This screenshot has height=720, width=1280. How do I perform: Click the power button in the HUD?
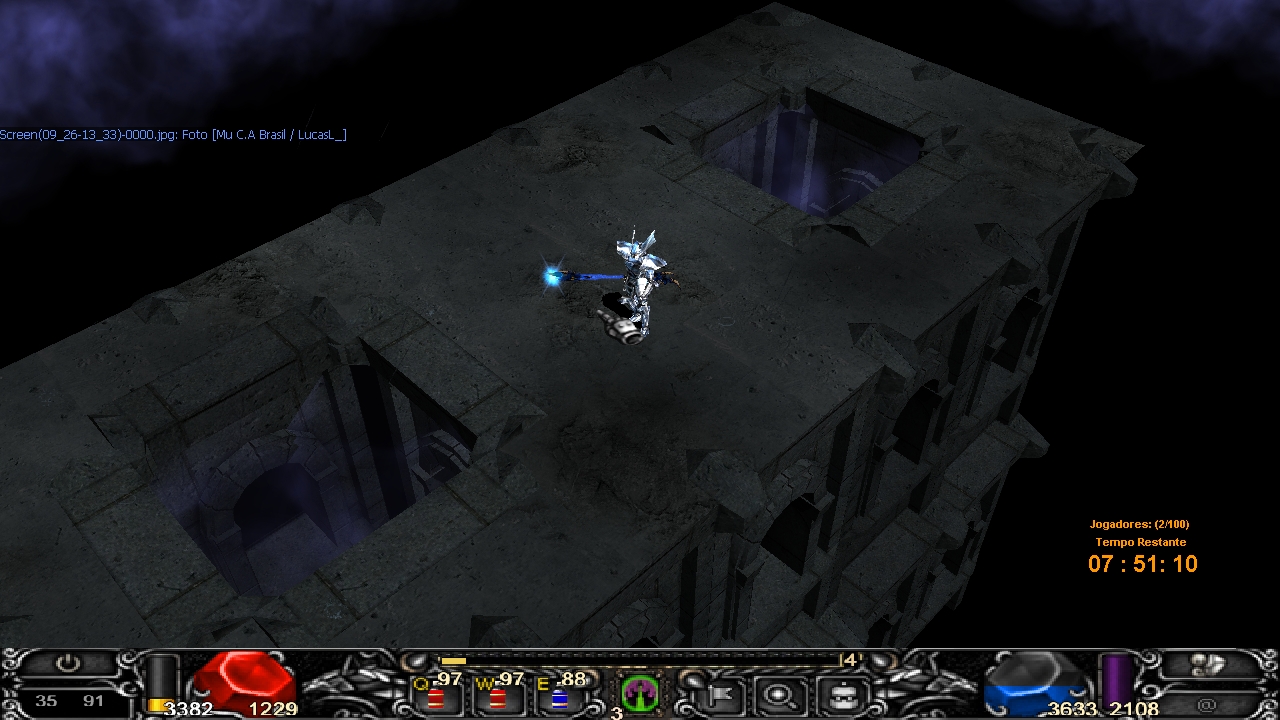(67, 663)
